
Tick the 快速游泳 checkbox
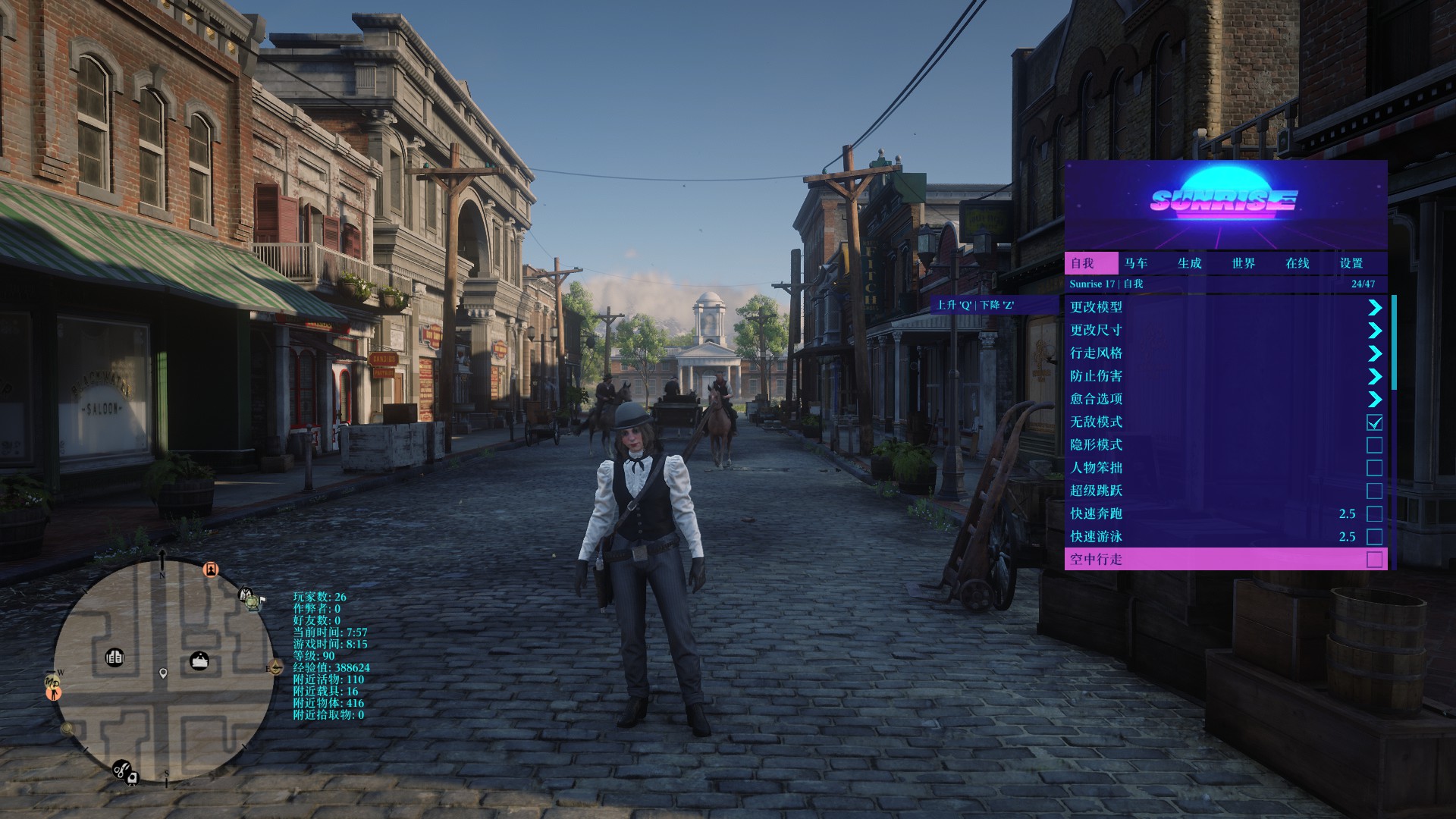tap(1374, 537)
